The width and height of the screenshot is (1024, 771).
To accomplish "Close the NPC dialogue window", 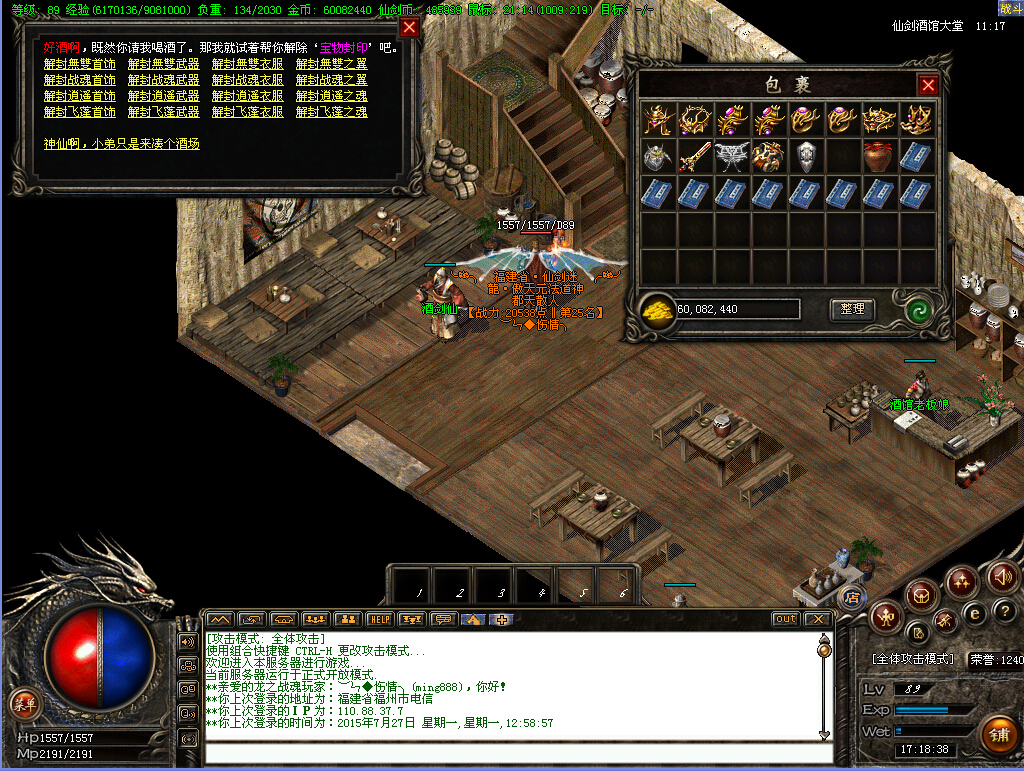I will [409, 28].
